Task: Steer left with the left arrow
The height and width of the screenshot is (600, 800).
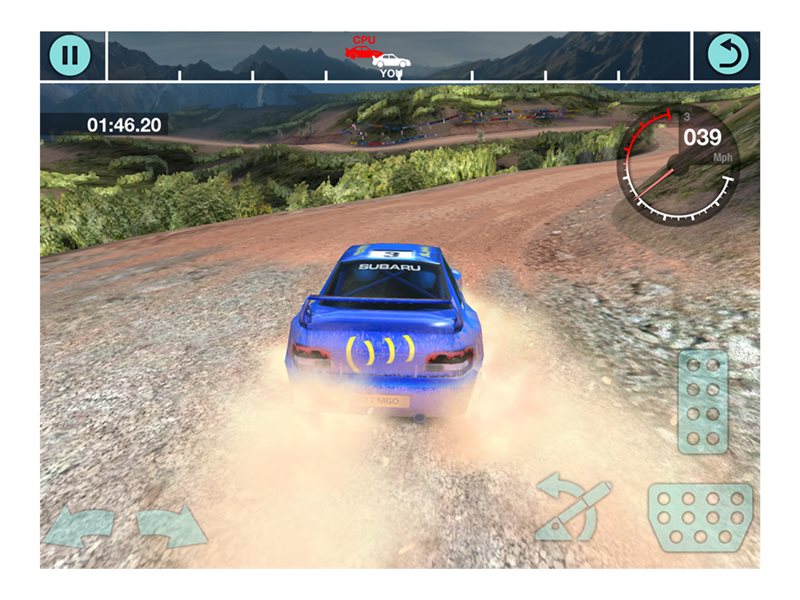Action: point(80,527)
